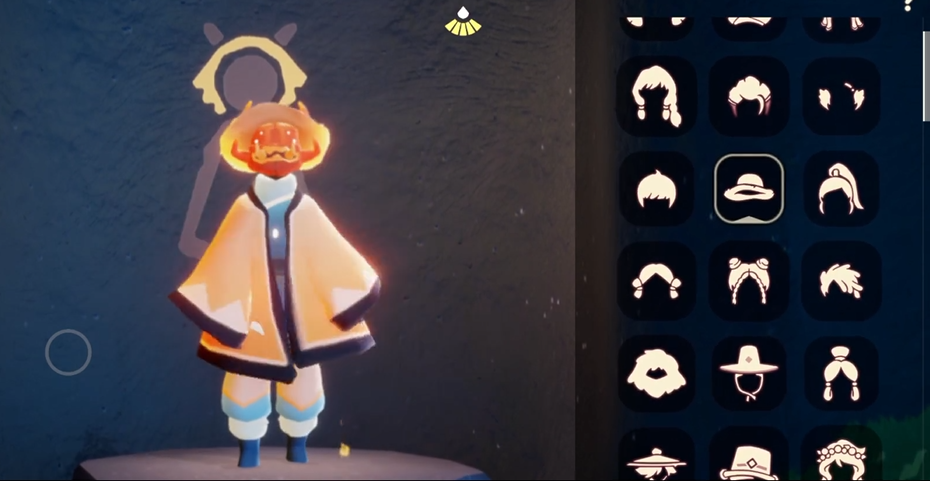Select the long side-braid hairstyle

click(656, 96)
